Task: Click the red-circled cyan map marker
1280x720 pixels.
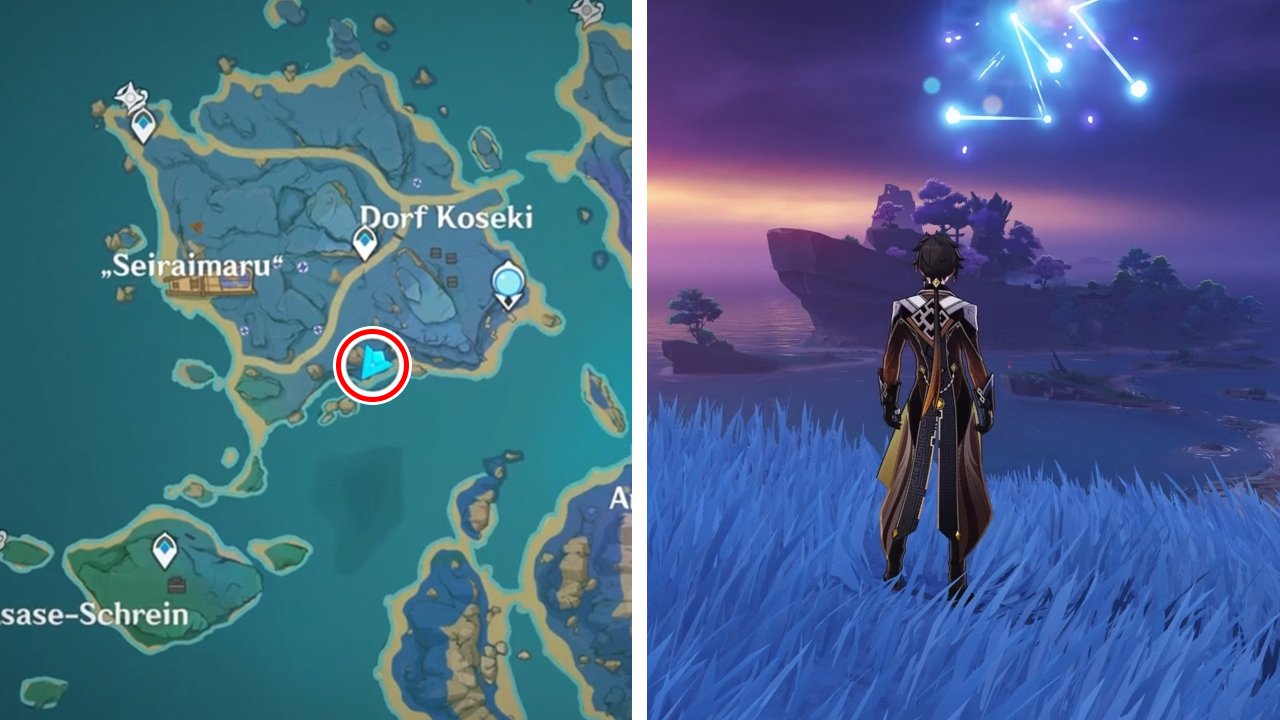Action: click(x=373, y=364)
